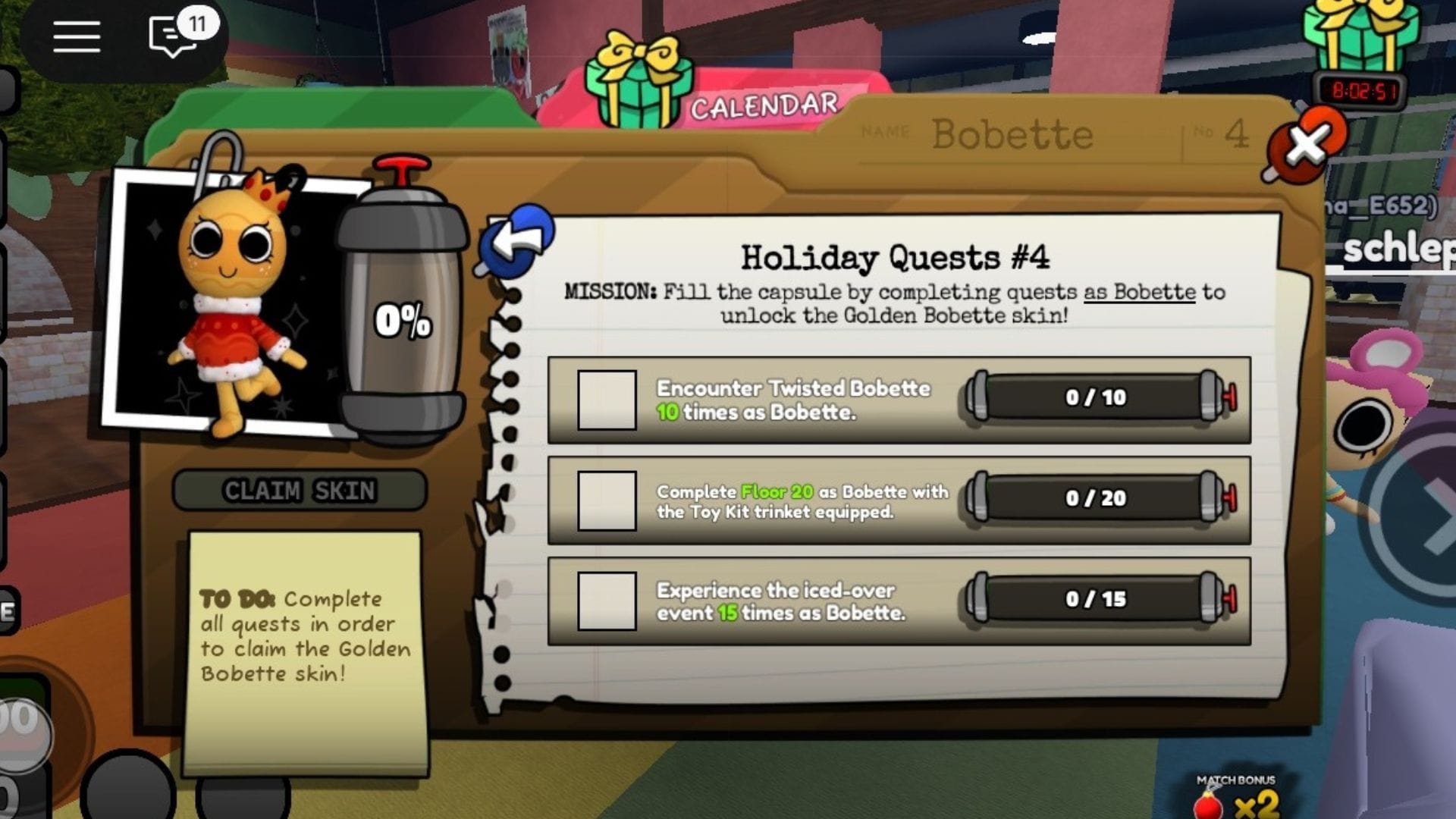The width and height of the screenshot is (1456, 819).
Task: Select the Bobette plush photo
Action: [x=227, y=296]
